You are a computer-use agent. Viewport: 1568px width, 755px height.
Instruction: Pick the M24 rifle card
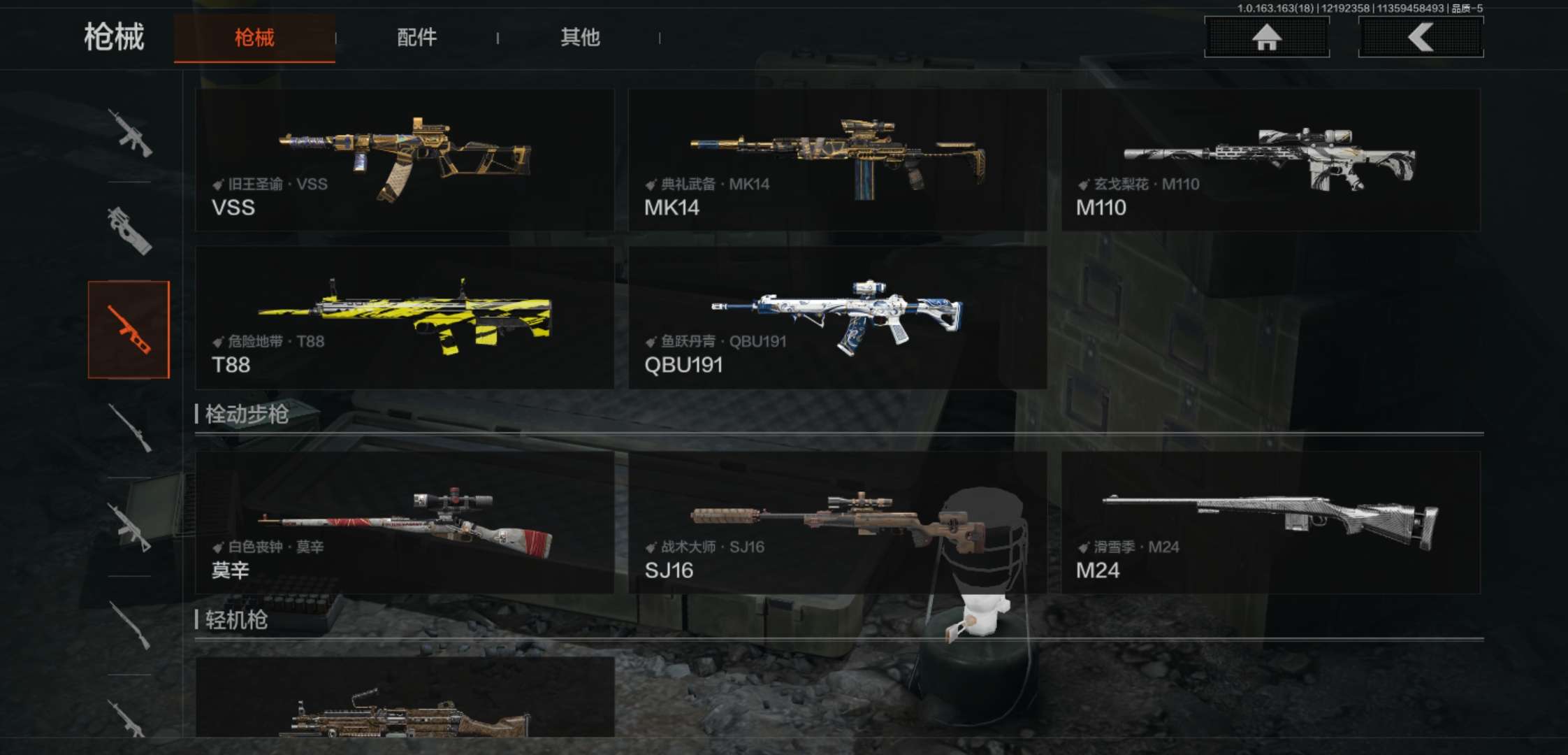click(1270, 523)
